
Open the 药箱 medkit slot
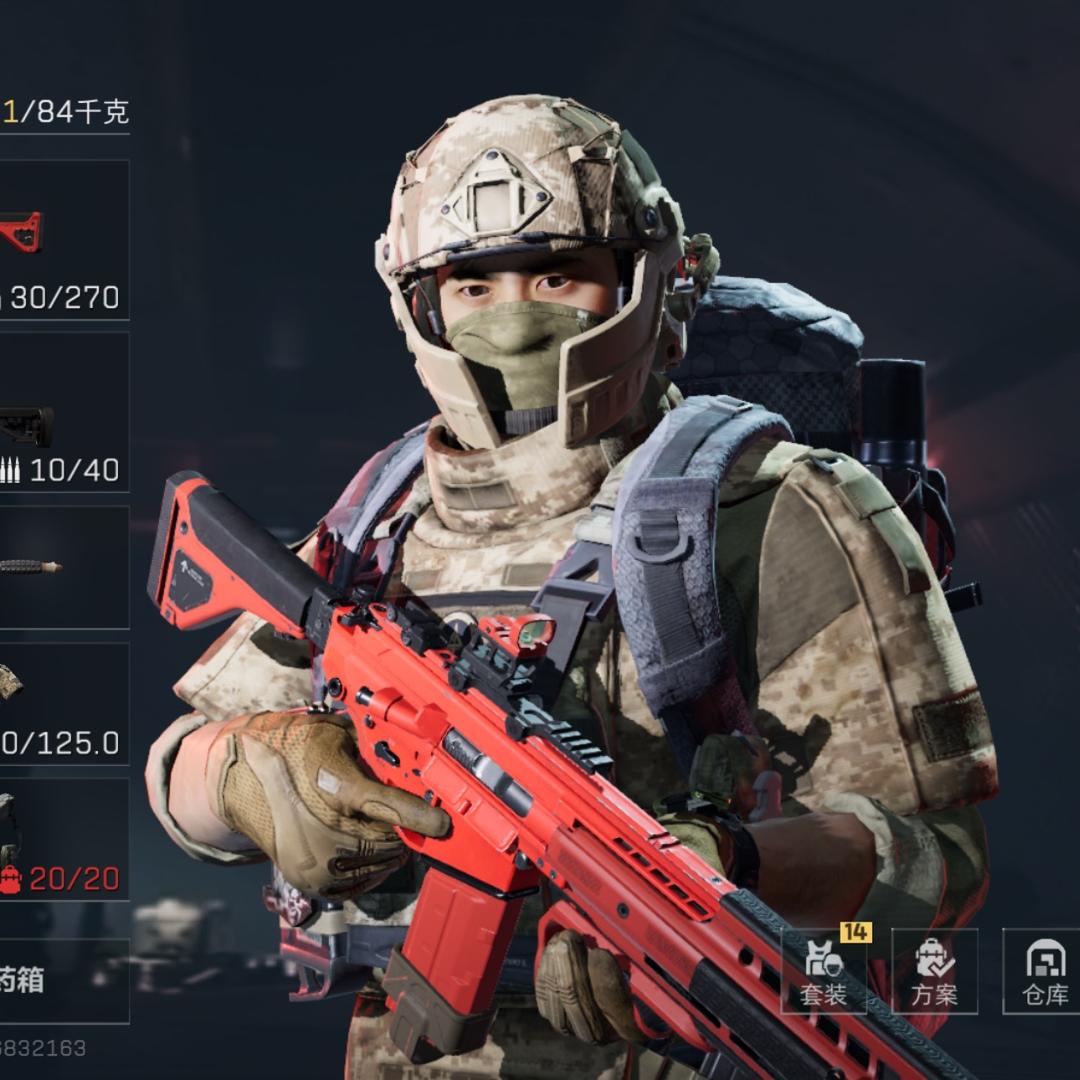coord(62,980)
